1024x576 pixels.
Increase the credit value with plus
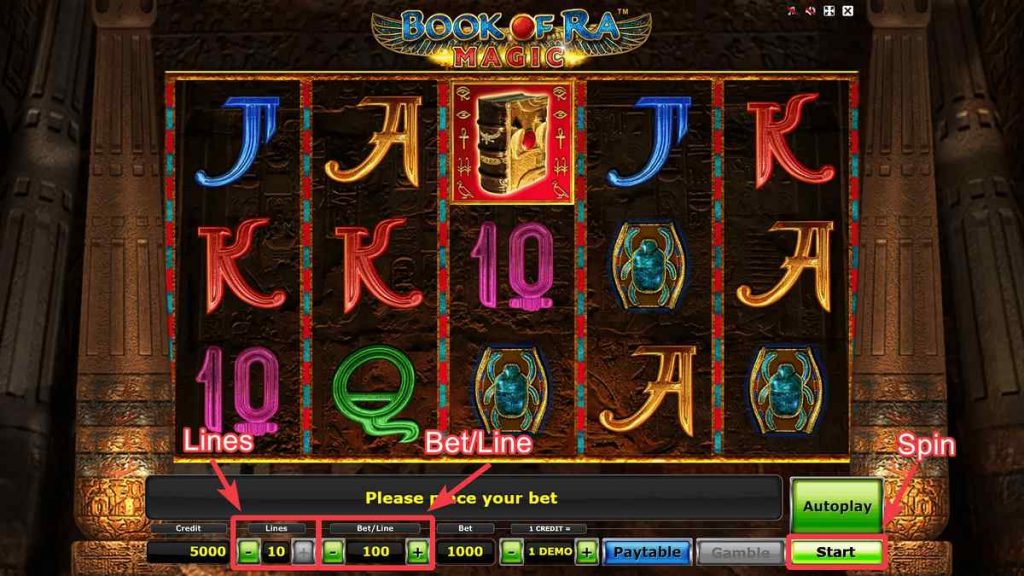[587, 552]
